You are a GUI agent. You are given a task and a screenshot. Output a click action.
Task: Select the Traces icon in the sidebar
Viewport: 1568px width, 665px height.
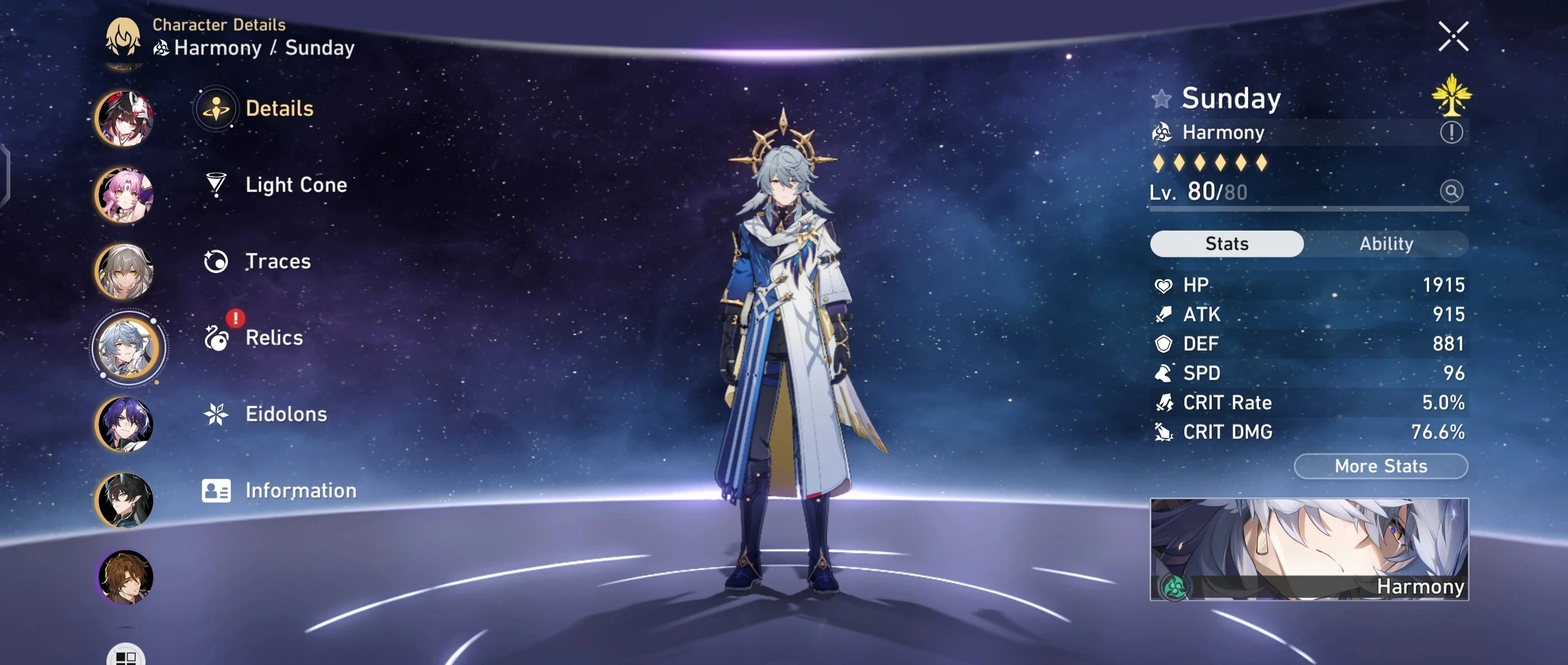(x=216, y=261)
